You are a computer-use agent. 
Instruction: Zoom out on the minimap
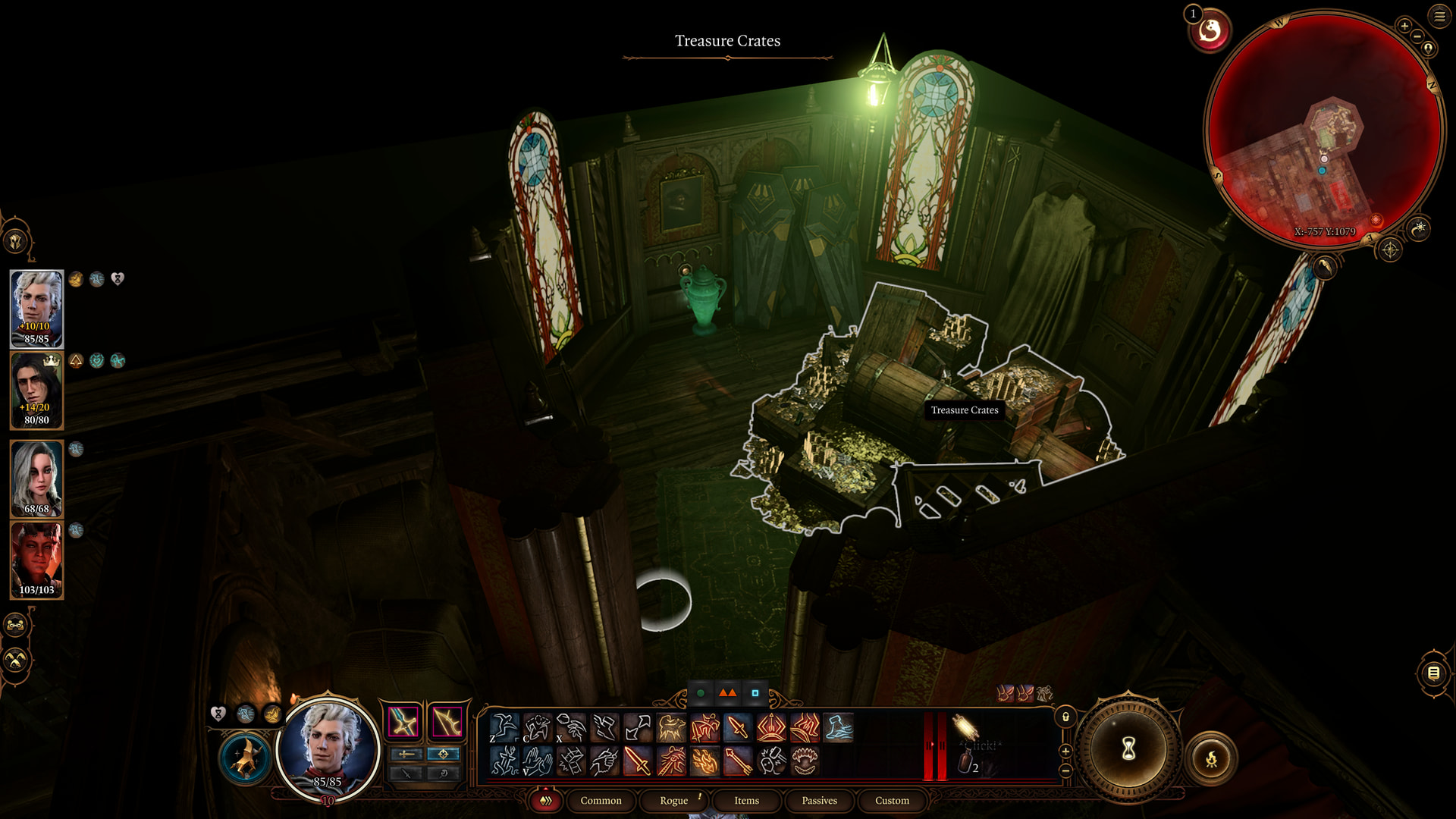pos(1417,36)
